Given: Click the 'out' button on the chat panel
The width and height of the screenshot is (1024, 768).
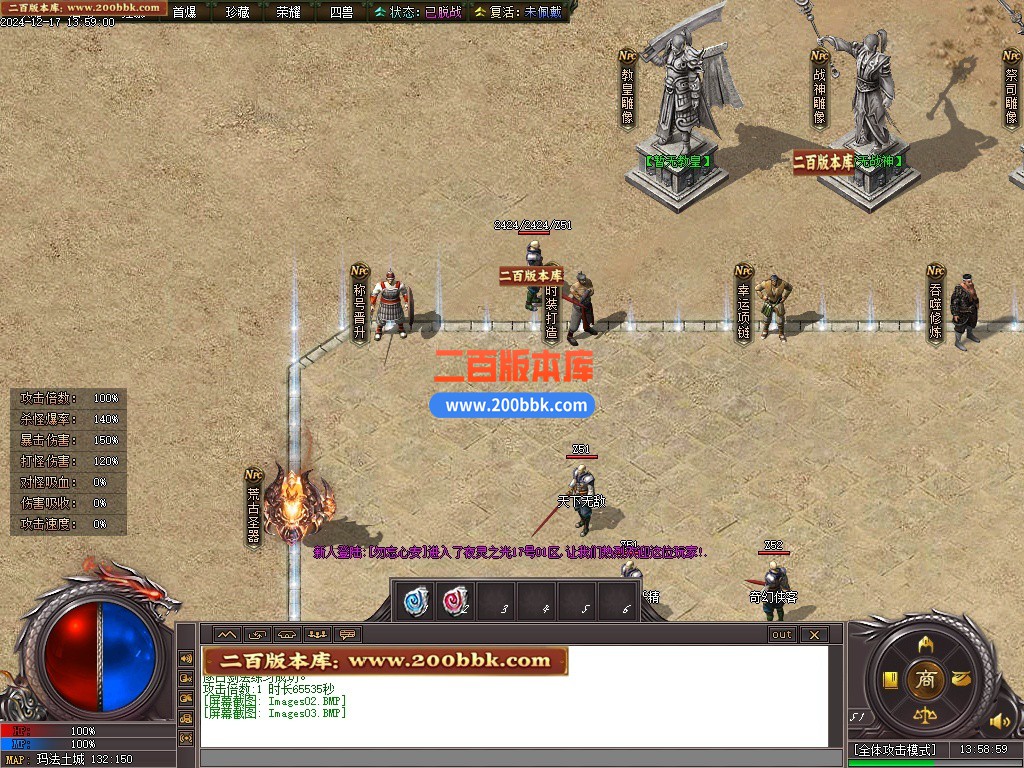Looking at the screenshot, I should click(x=781, y=634).
